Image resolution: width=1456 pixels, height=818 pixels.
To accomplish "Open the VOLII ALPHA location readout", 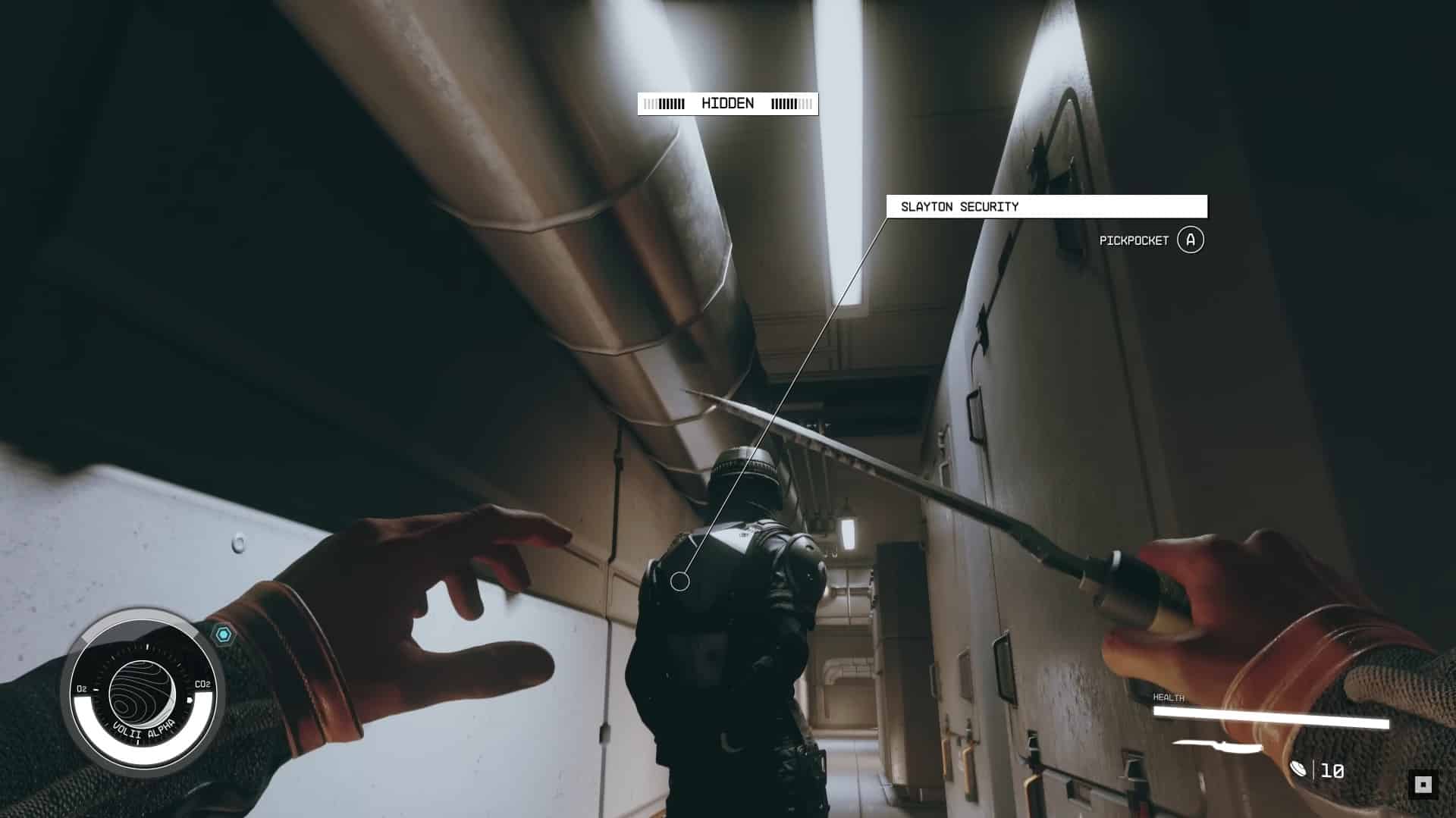I will click(143, 730).
